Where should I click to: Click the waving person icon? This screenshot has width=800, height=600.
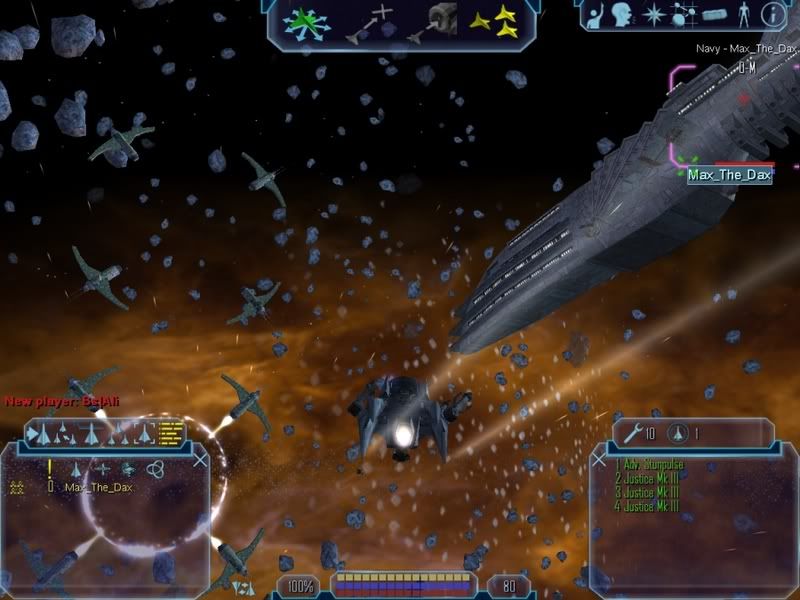tap(597, 15)
